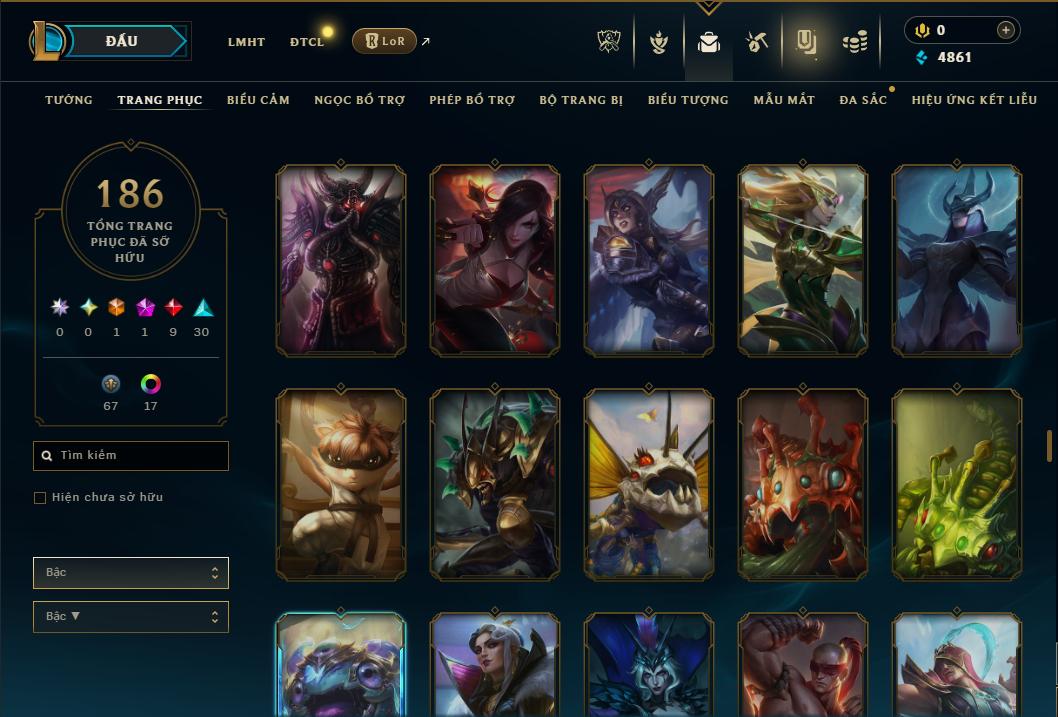This screenshot has height=717, width=1058.
Task: Add currency with the plus button
Action: 1005,30
